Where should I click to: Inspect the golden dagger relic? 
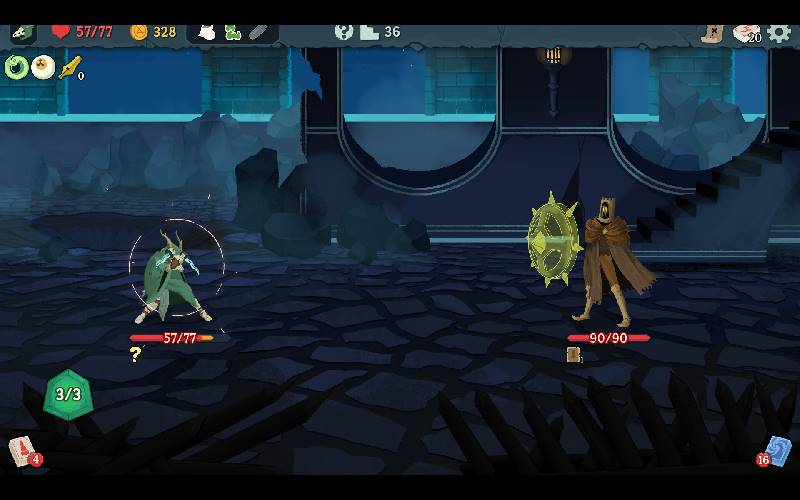click(x=69, y=67)
